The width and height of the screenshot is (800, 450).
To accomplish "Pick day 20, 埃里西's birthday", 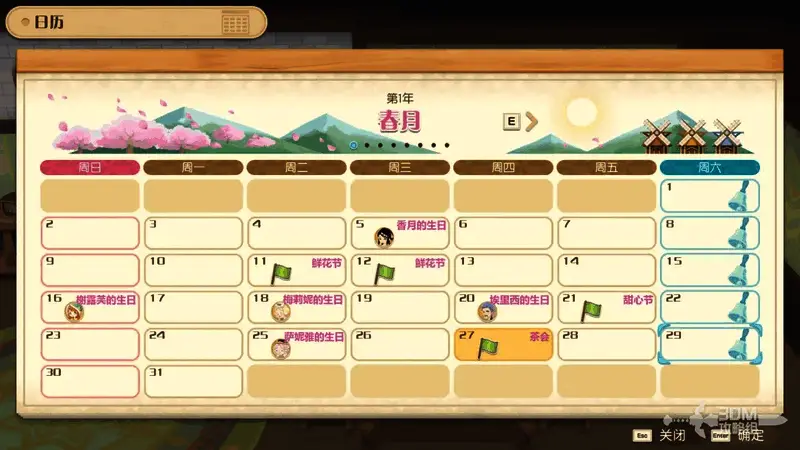I will 503,307.
